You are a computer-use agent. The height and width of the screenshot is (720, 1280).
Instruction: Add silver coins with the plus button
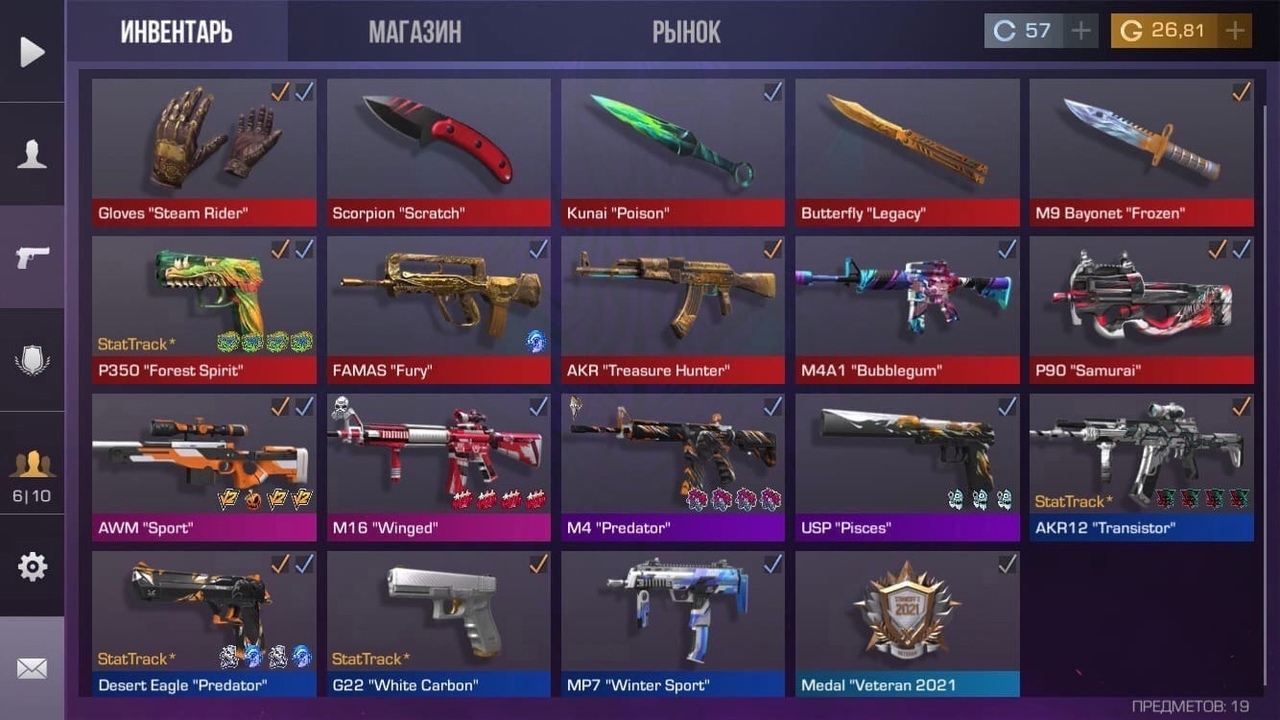point(1080,31)
